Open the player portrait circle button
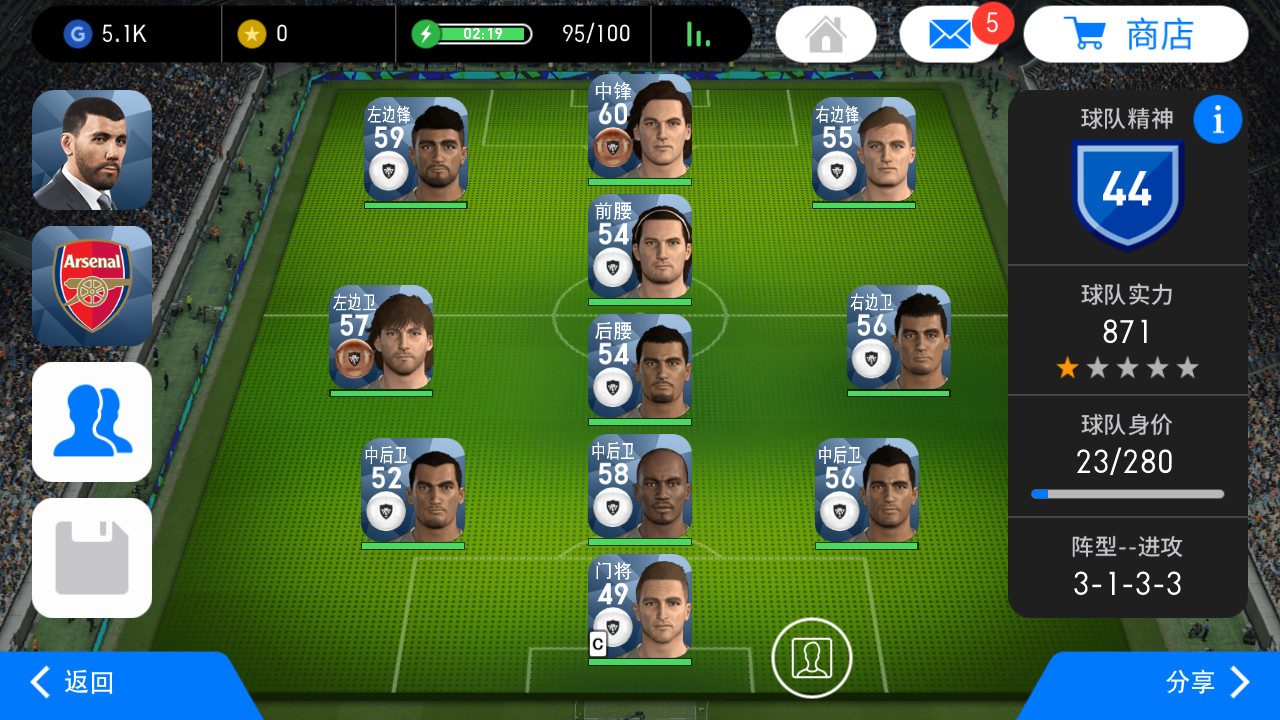Screen dimensions: 1280x720 pyautogui.click(x=812, y=657)
